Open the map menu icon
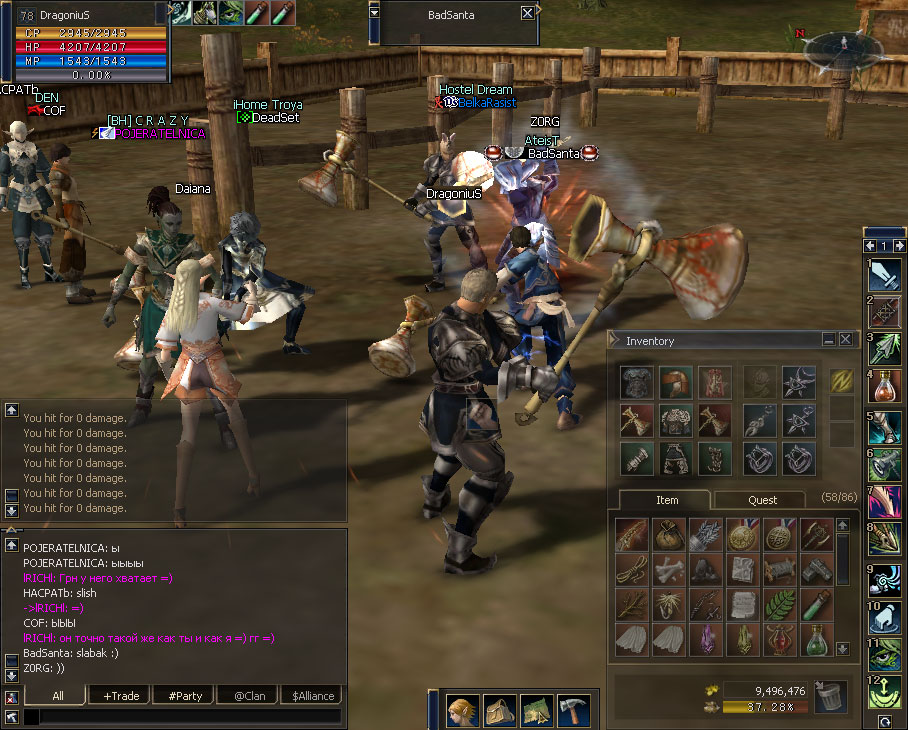 click(536, 710)
